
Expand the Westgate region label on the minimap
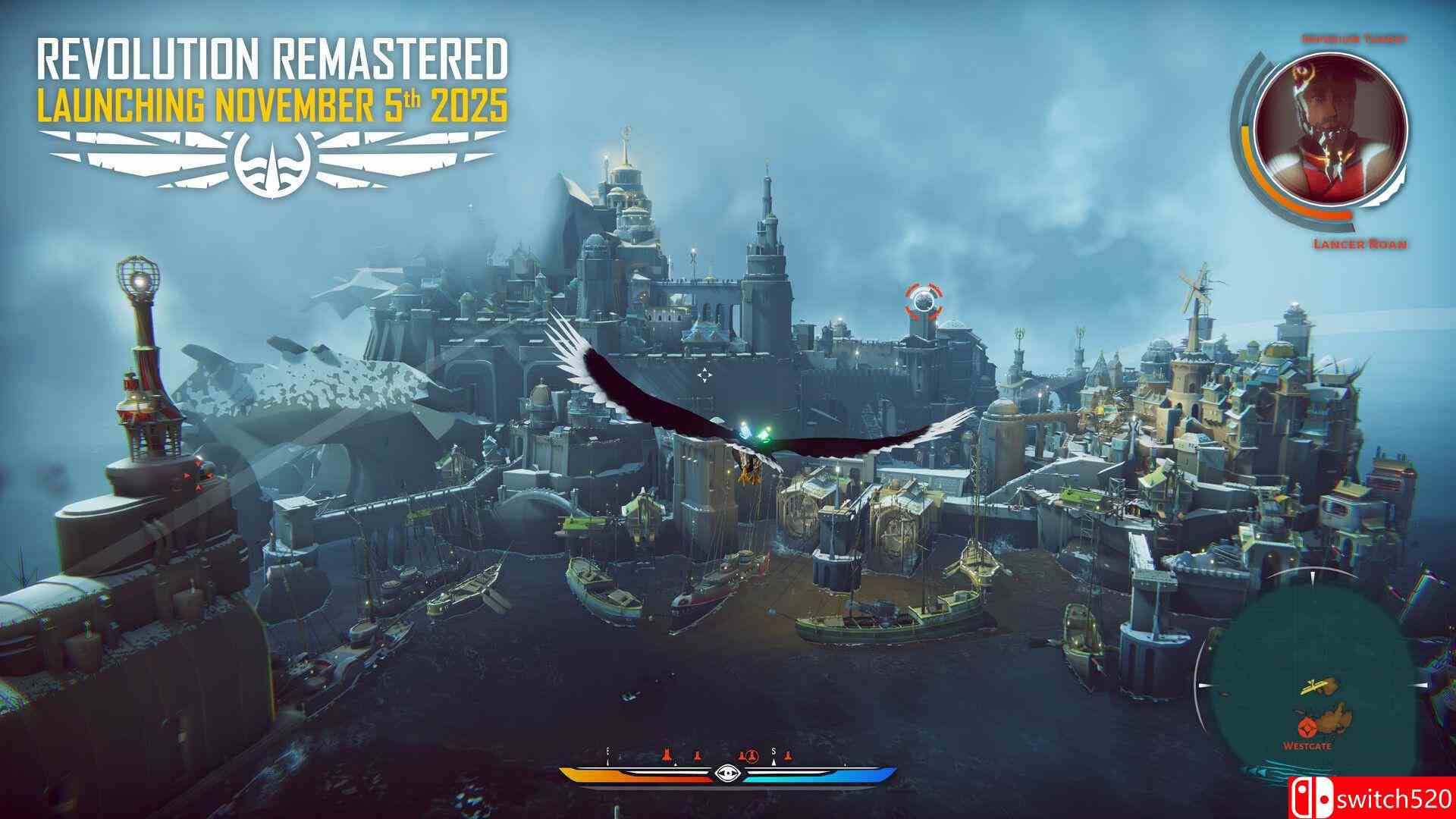(x=1307, y=745)
